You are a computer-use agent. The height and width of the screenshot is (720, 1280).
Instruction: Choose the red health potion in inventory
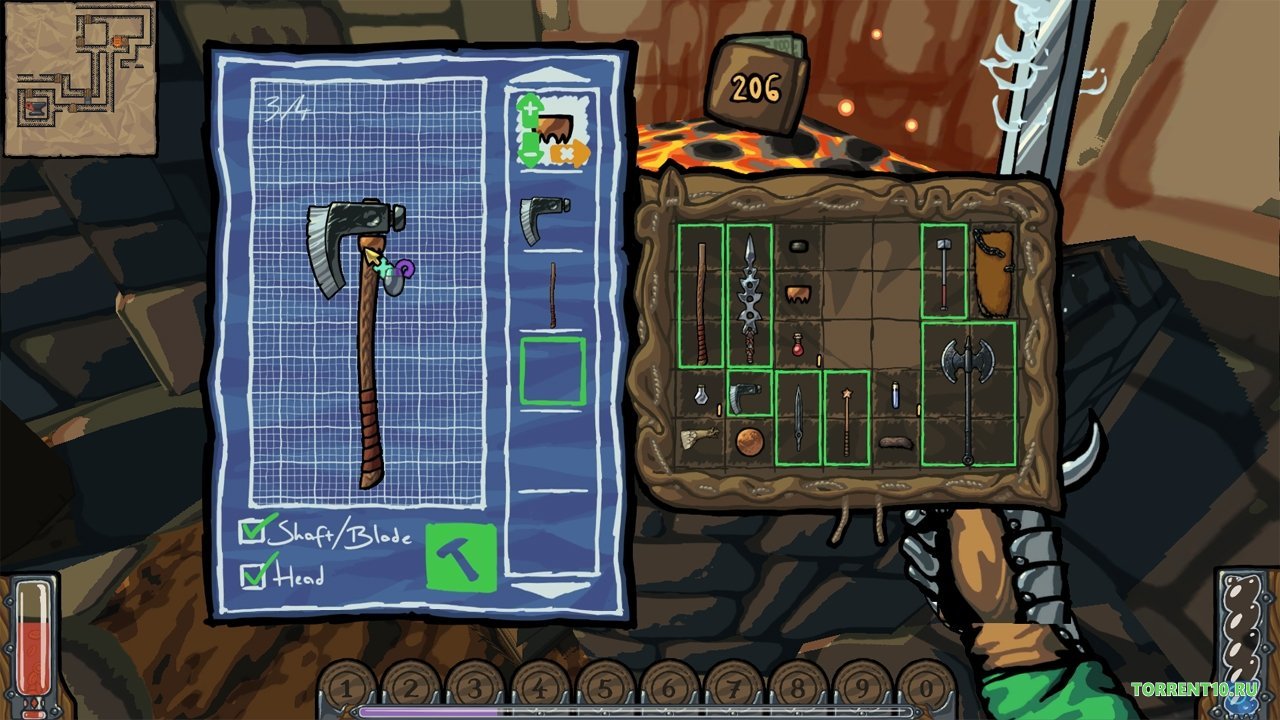[798, 344]
